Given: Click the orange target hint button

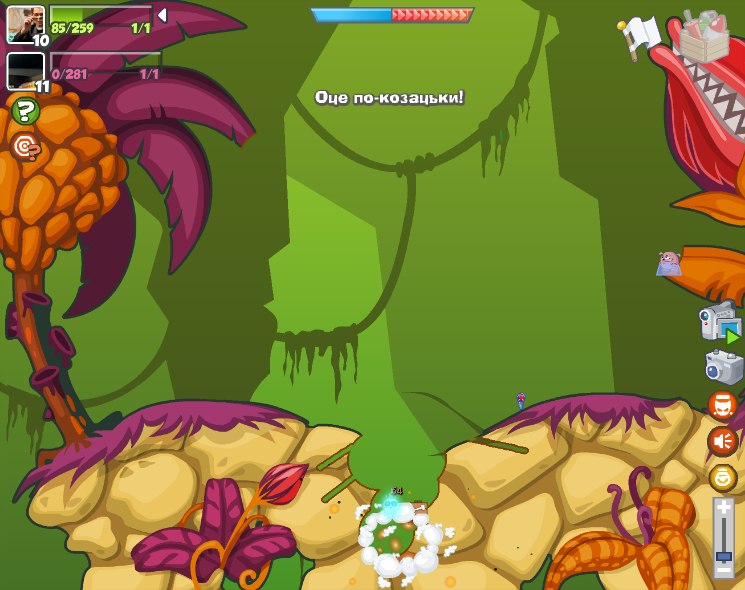Looking at the screenshot, I should (25, 148).
